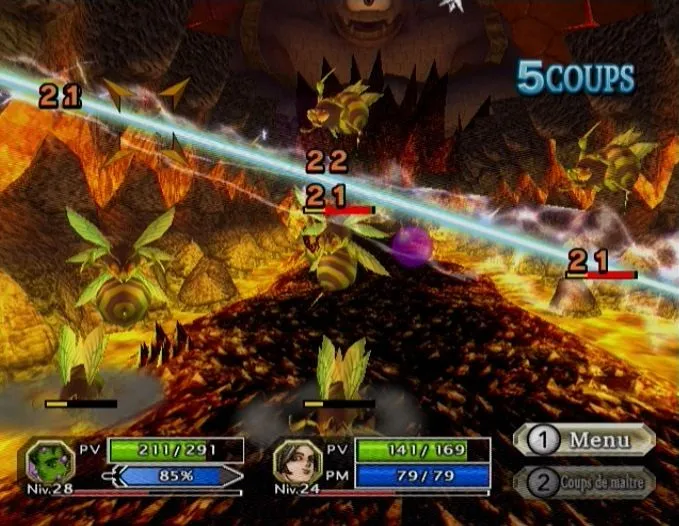The width and height of the screenshot is (679, 526).
Task: Select the dark-haired level 24 character portrait
Action: [x=295, y=462]
